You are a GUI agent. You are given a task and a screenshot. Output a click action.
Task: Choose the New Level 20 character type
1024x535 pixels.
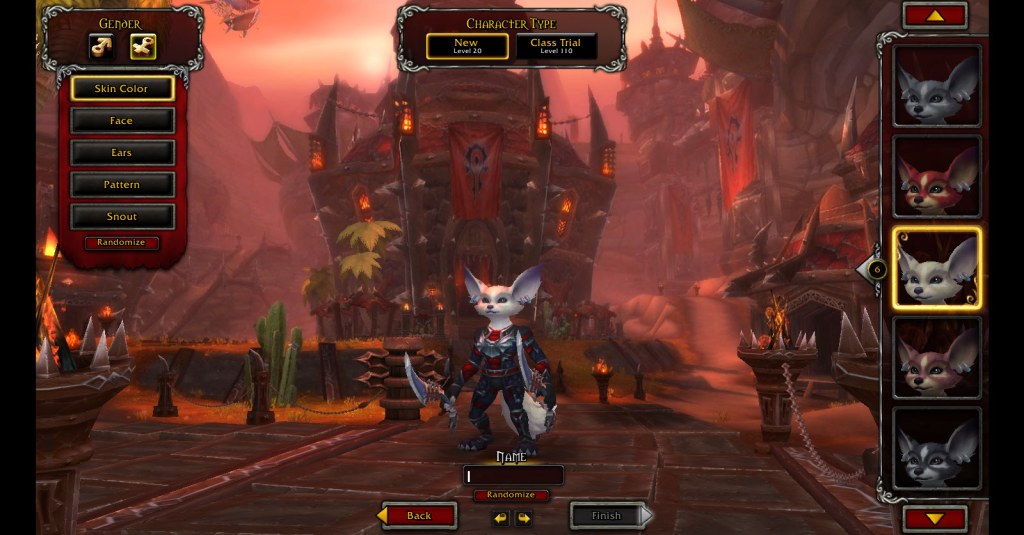tap(466, 46)
